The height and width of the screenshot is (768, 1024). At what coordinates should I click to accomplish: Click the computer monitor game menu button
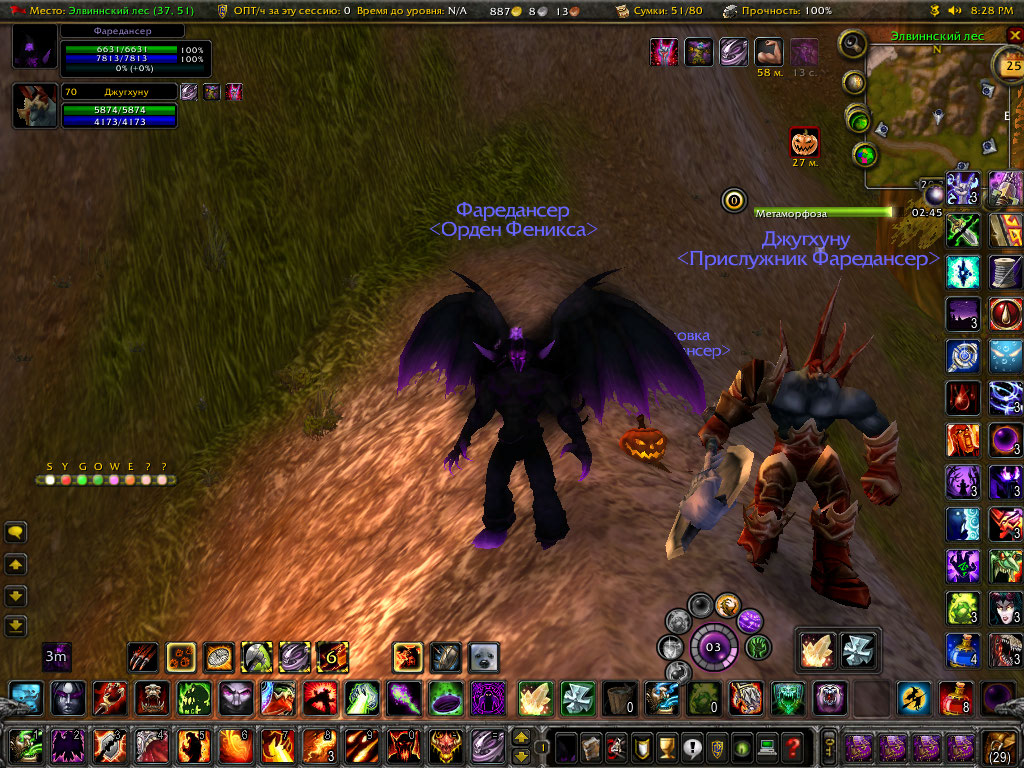767,746
